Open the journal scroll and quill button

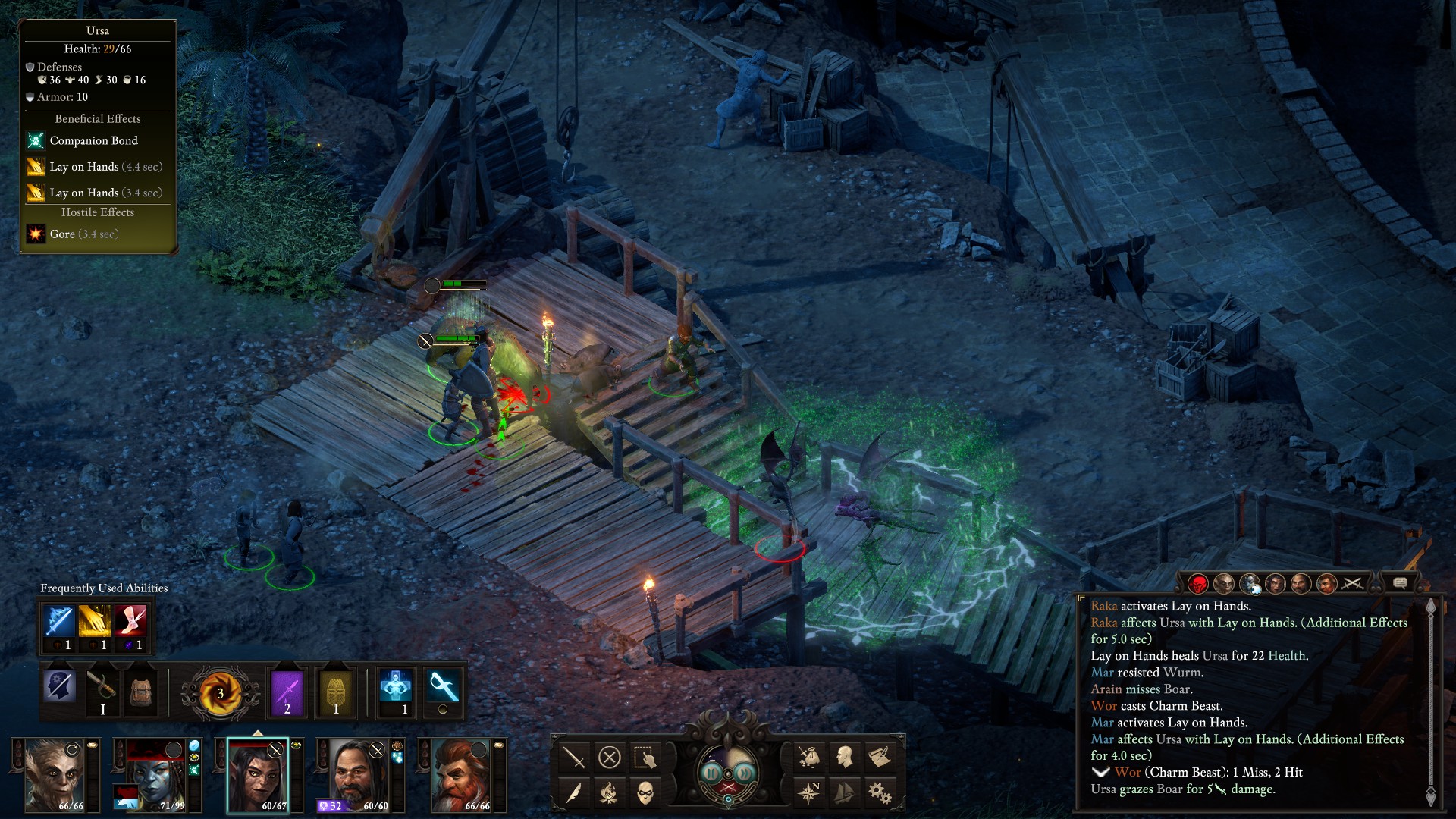click(x=880, y=757)
